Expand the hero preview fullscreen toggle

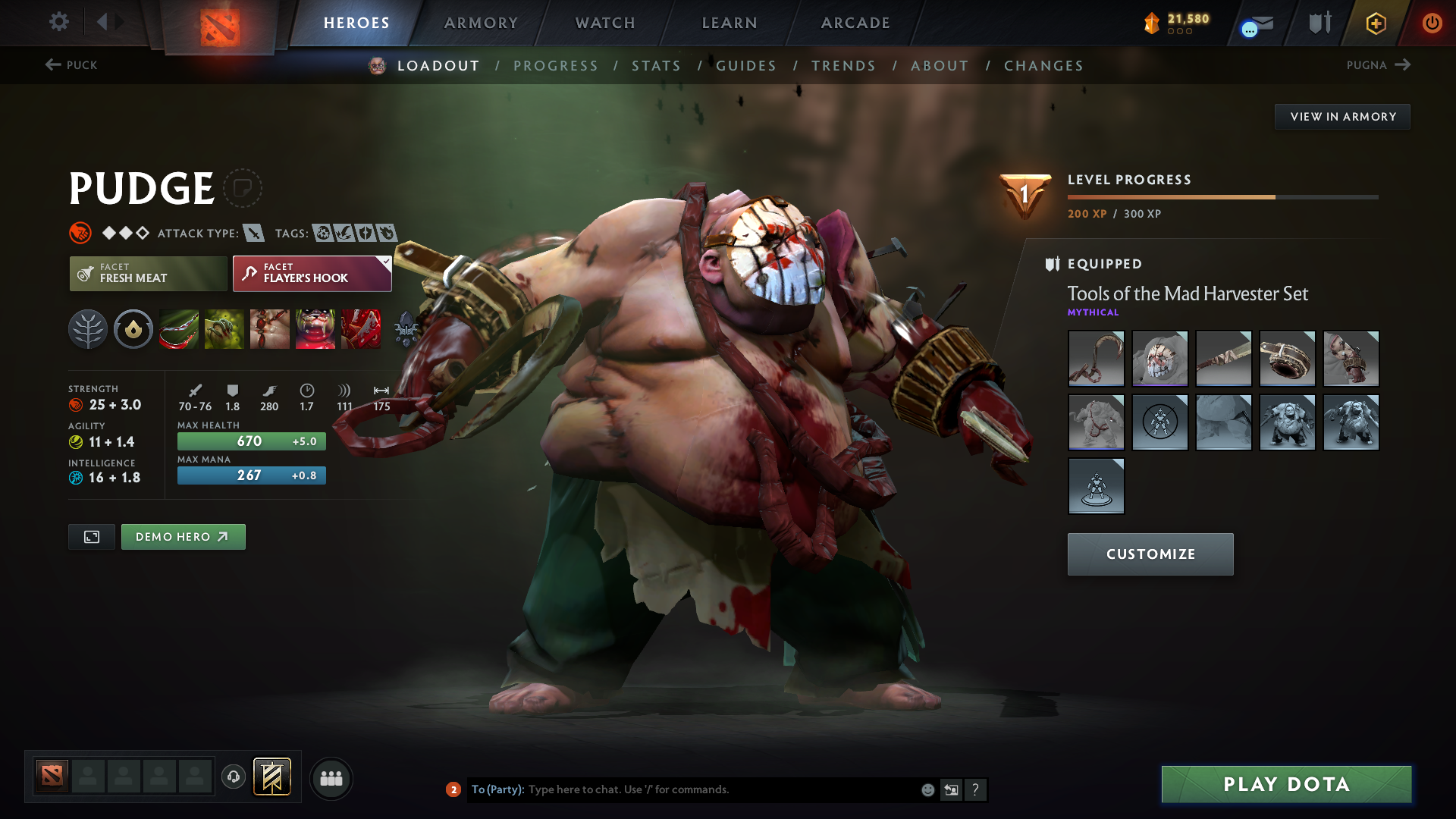[x=91, y=536]
